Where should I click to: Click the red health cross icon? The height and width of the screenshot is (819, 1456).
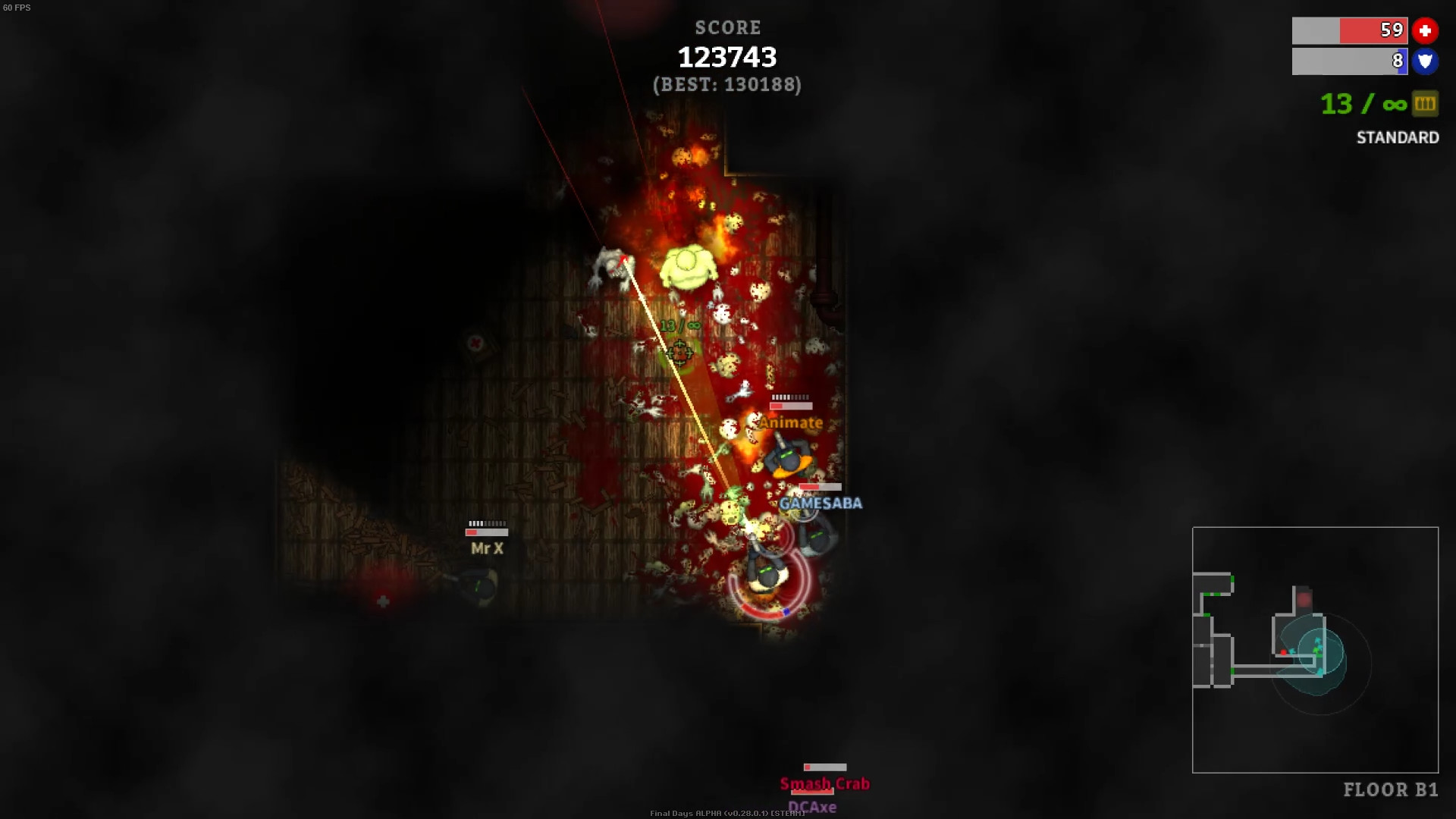tap(1426, 30)
